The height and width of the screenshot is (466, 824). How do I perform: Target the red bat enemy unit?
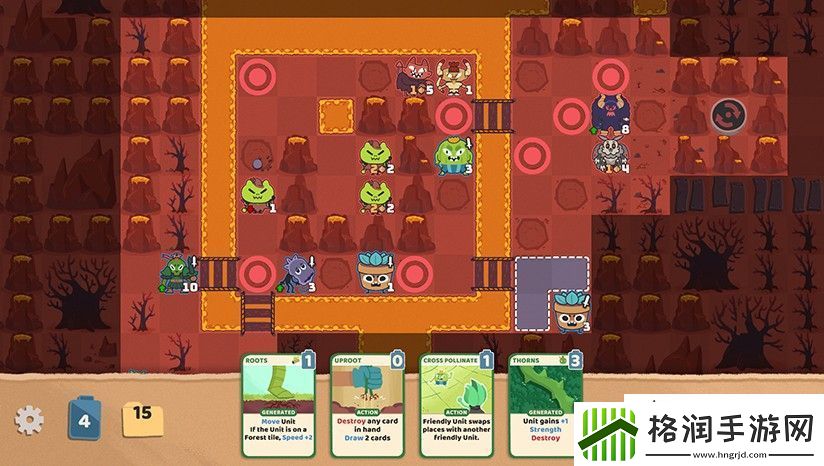[412, 76]
